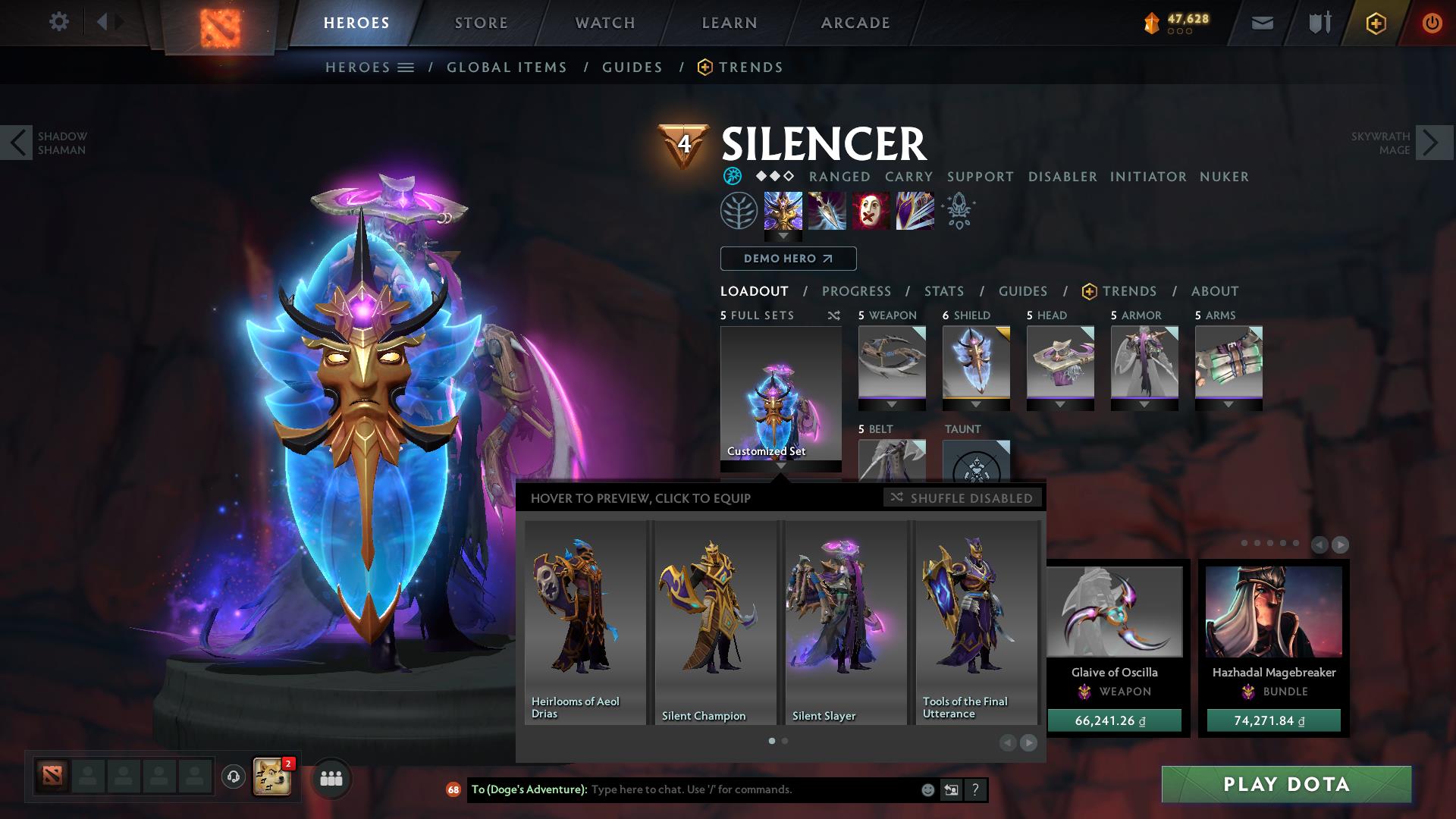The image size is (1456, 819).
Task: Click the Shuffle Disabled toggle
Action: [x=962, y=498]
